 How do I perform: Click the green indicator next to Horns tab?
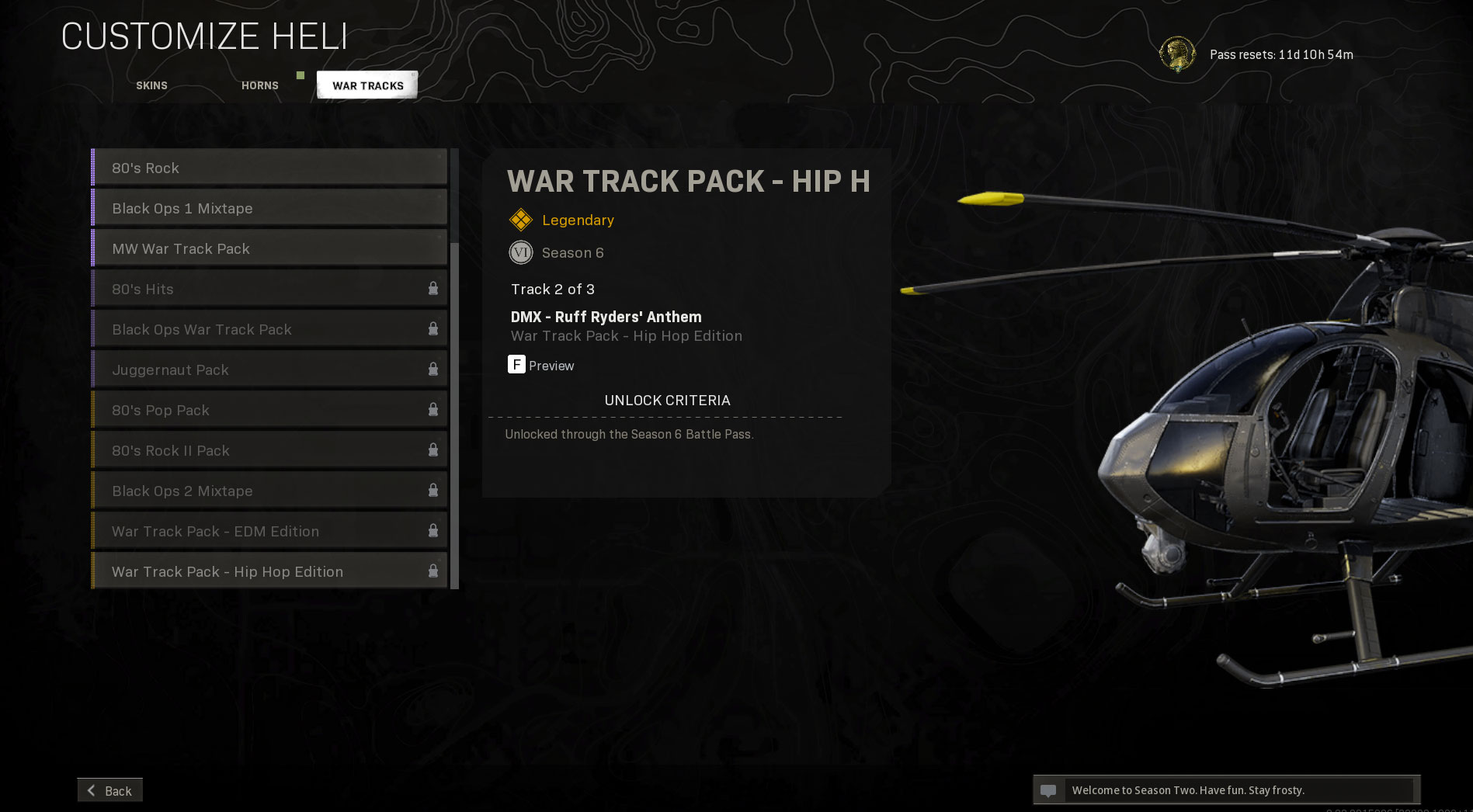click(300, 77)
